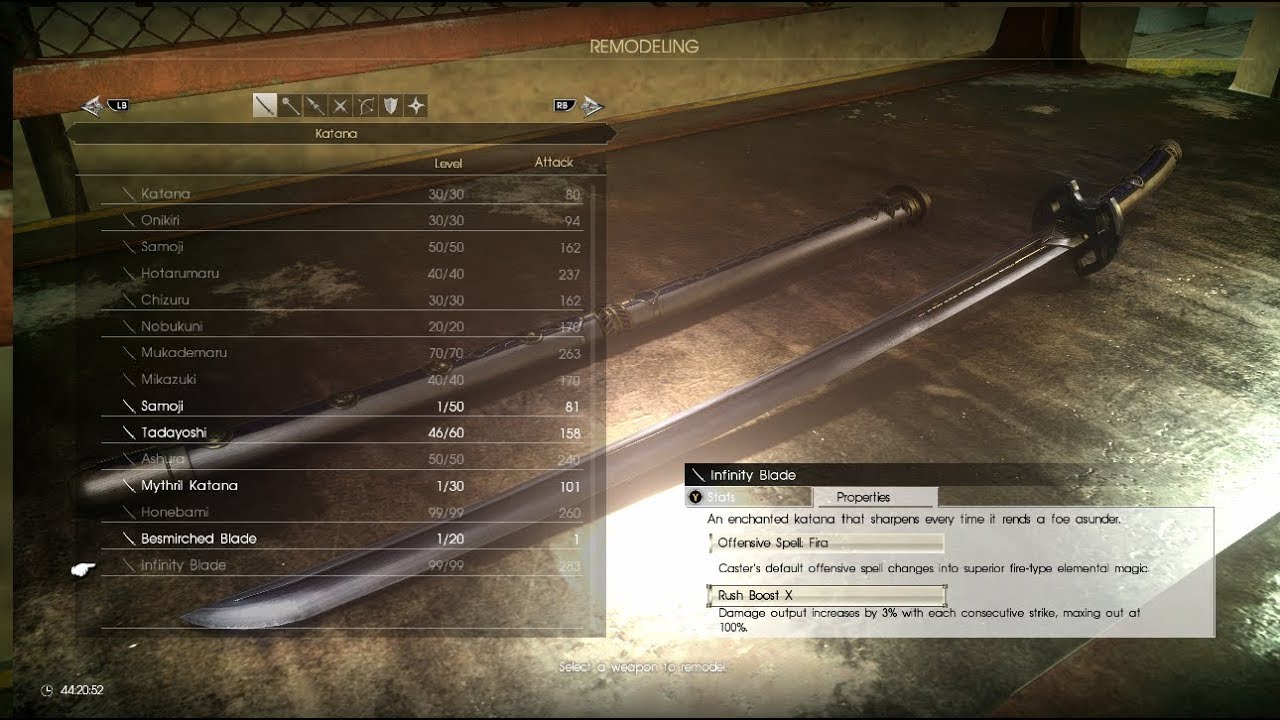Switch to the mace weapon category
This screenshot has height=720, width=1280.
(290, 105)
